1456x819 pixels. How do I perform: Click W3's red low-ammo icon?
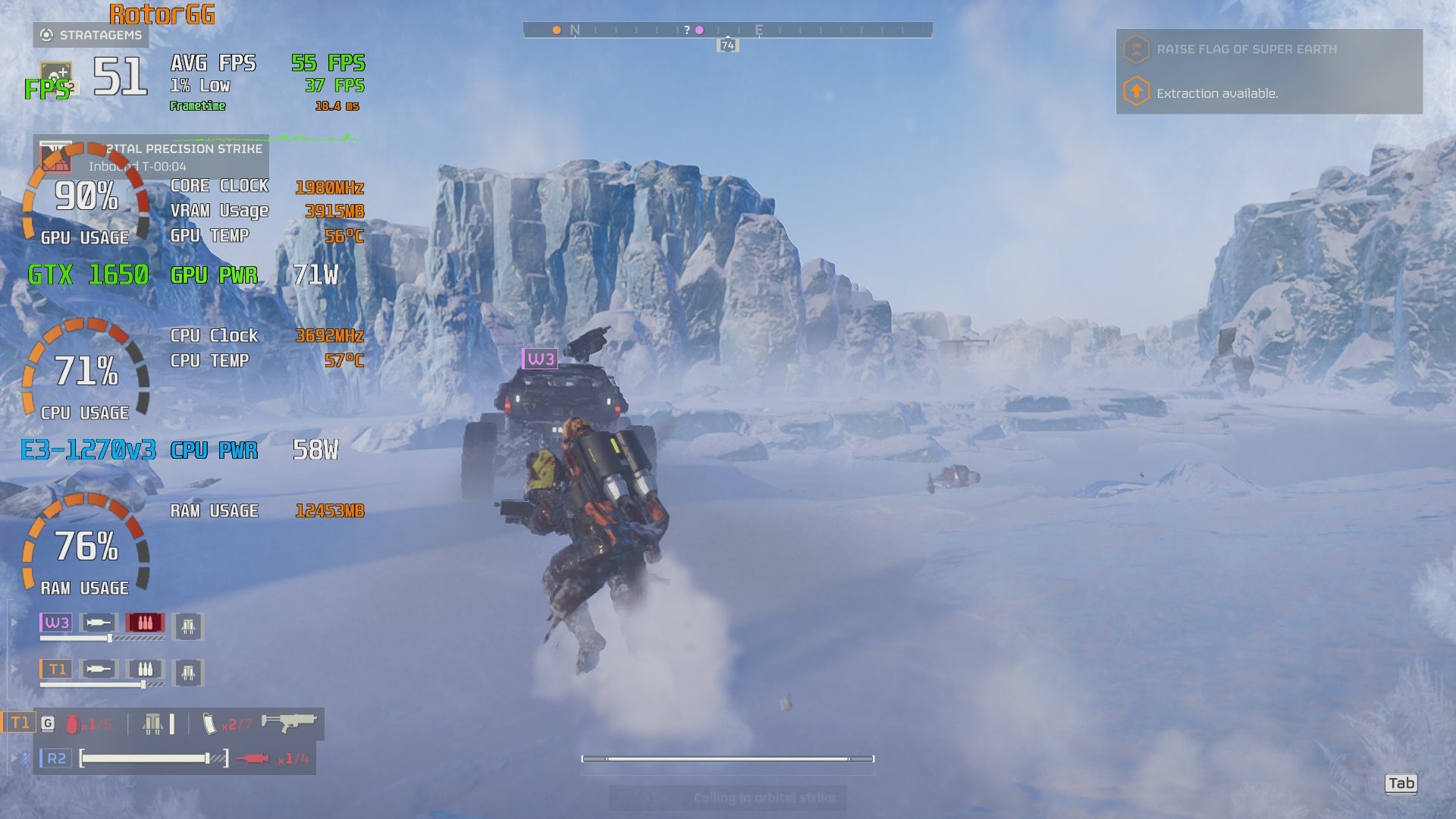click(145, 623)
